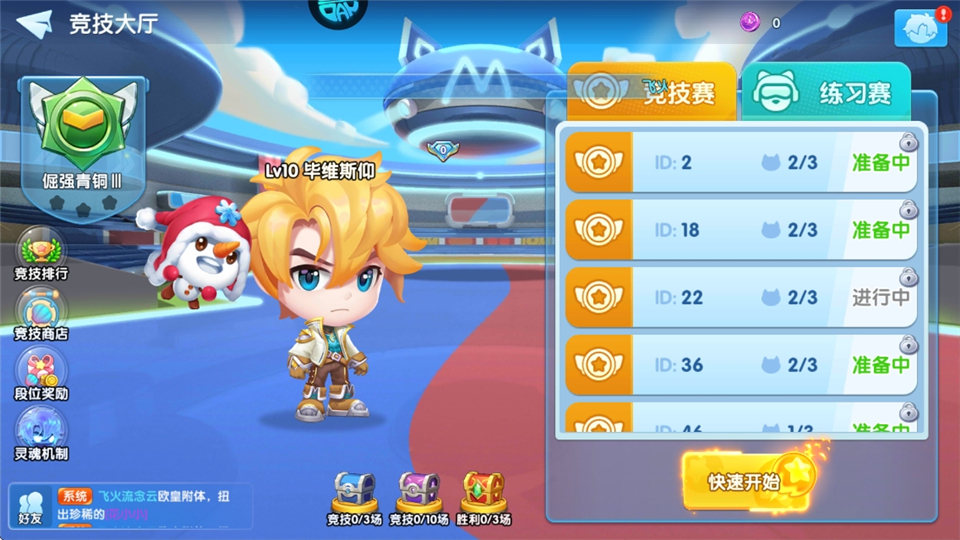The width and height of the screenshot is (960, 540).
Task: Open the 竞技商店 shop
Action: 41,314
